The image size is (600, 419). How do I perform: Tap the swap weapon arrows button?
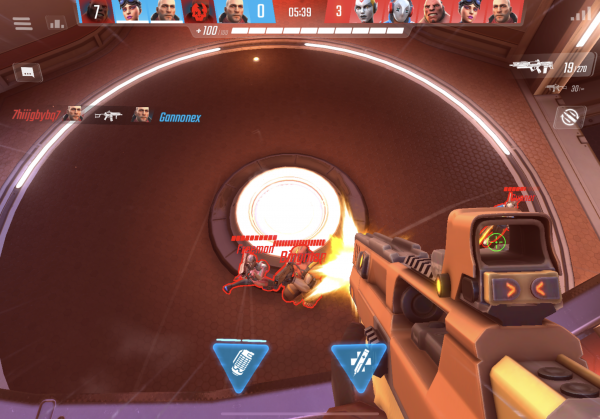(x=570, y=117)
